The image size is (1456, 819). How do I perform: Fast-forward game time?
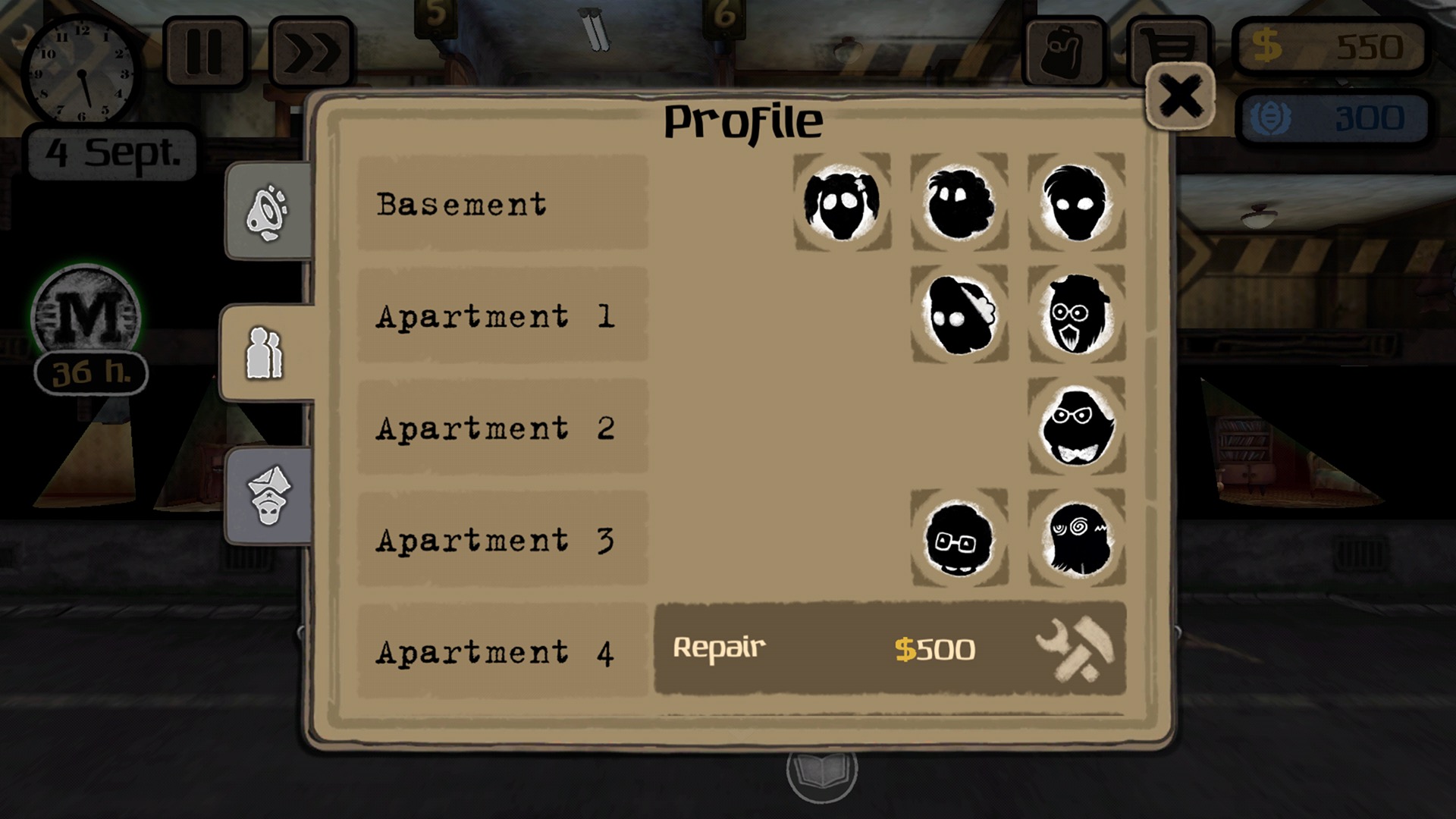point(311,52)
